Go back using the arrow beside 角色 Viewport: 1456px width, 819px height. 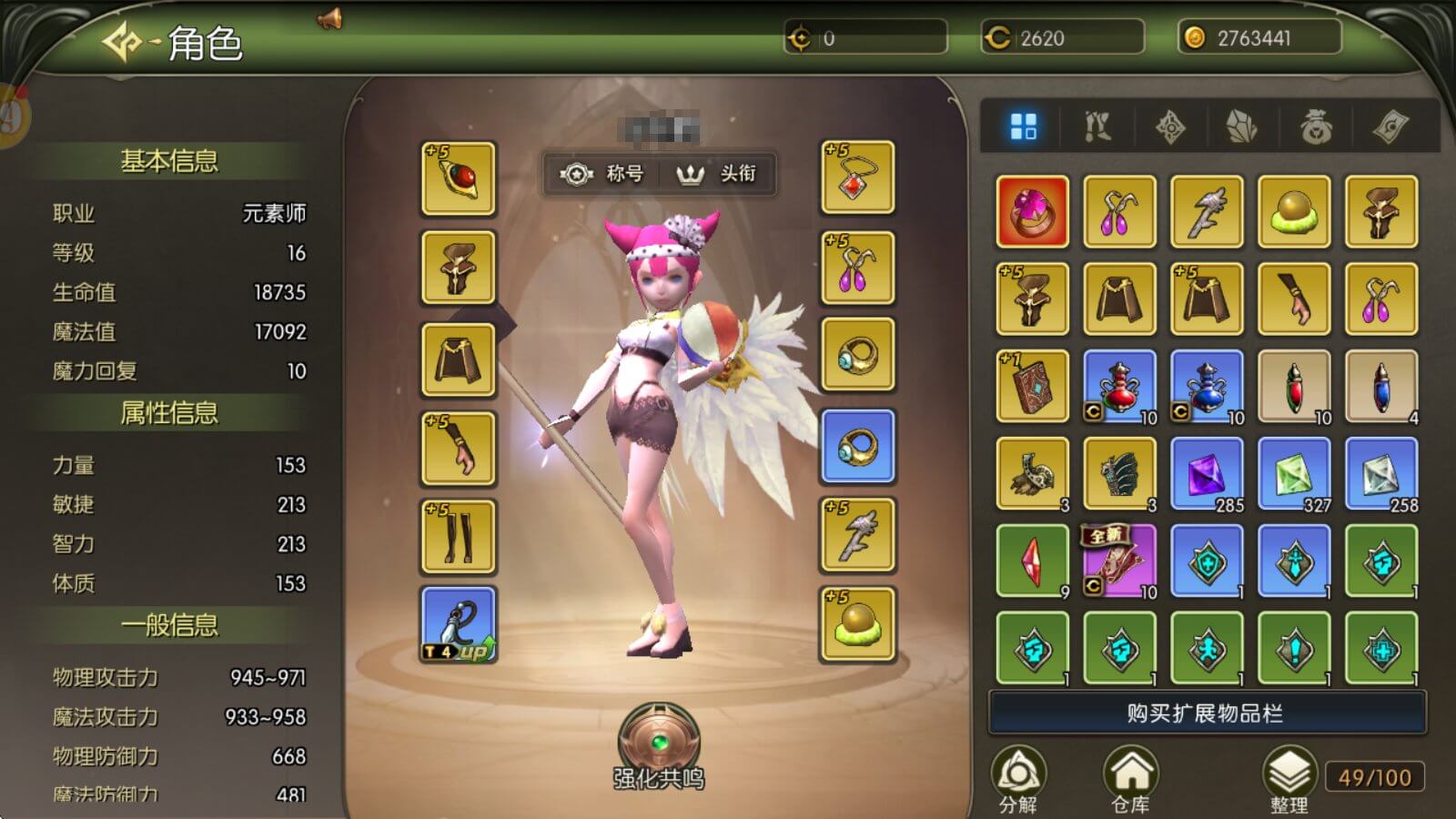tap(121, 42)
